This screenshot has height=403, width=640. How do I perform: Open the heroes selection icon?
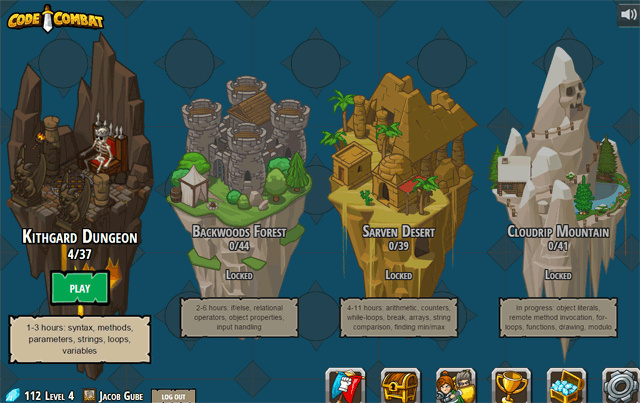(455, 386)
